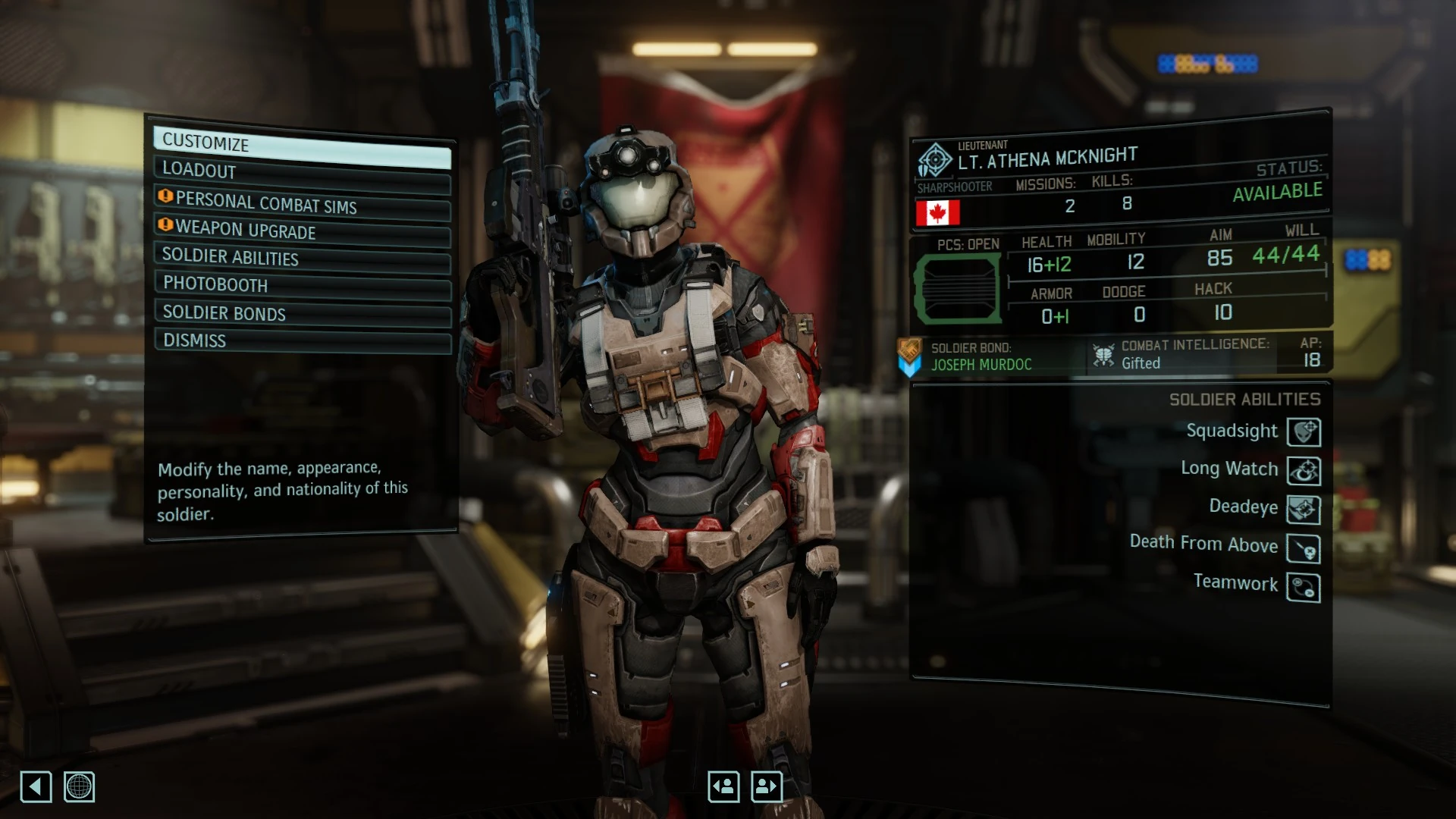Click the Joseph Murdoc soldier bond
The image size is (1456, 819).
981,364
